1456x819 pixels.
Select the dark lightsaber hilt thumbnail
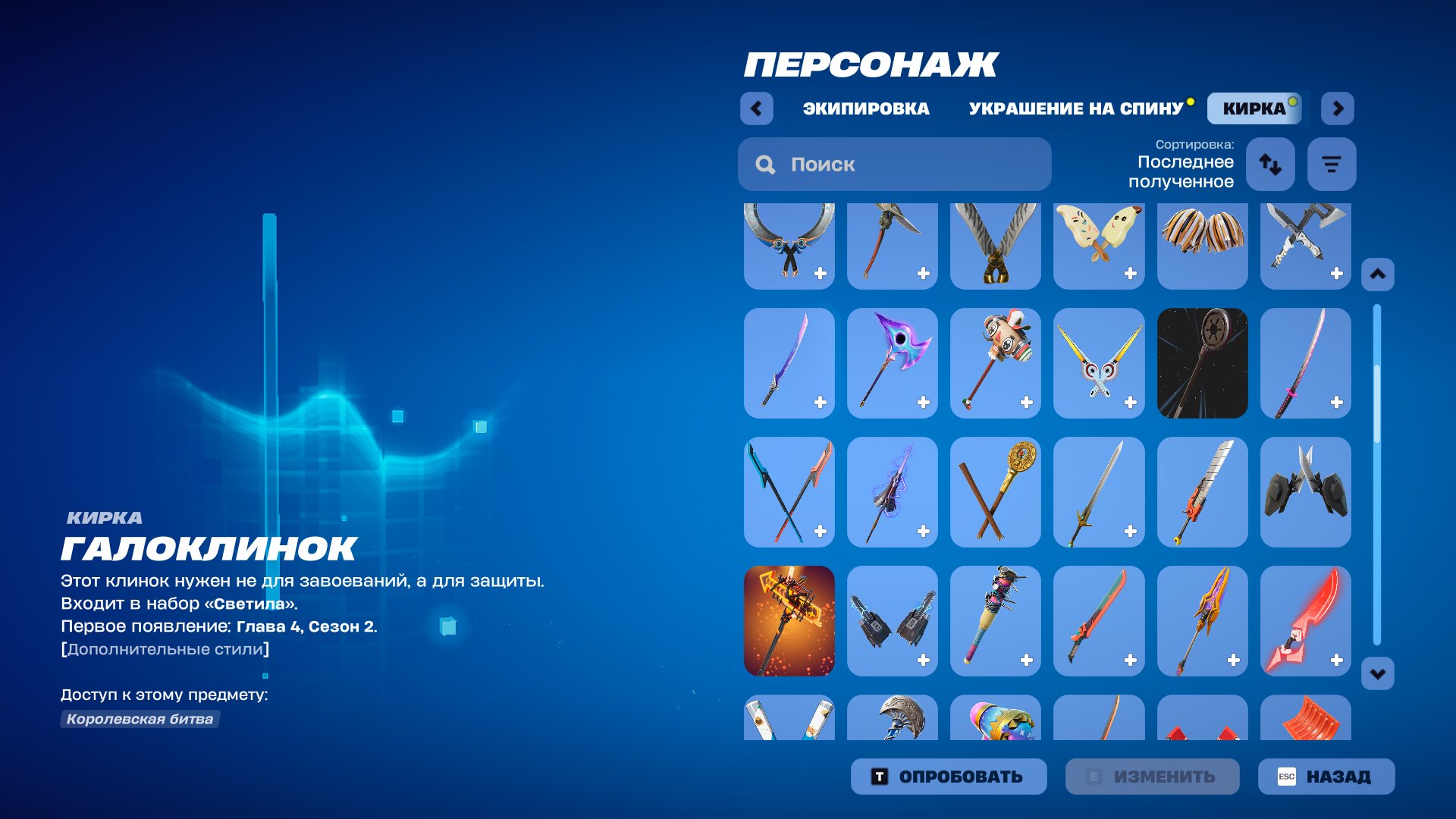[x=1202, y=362]
